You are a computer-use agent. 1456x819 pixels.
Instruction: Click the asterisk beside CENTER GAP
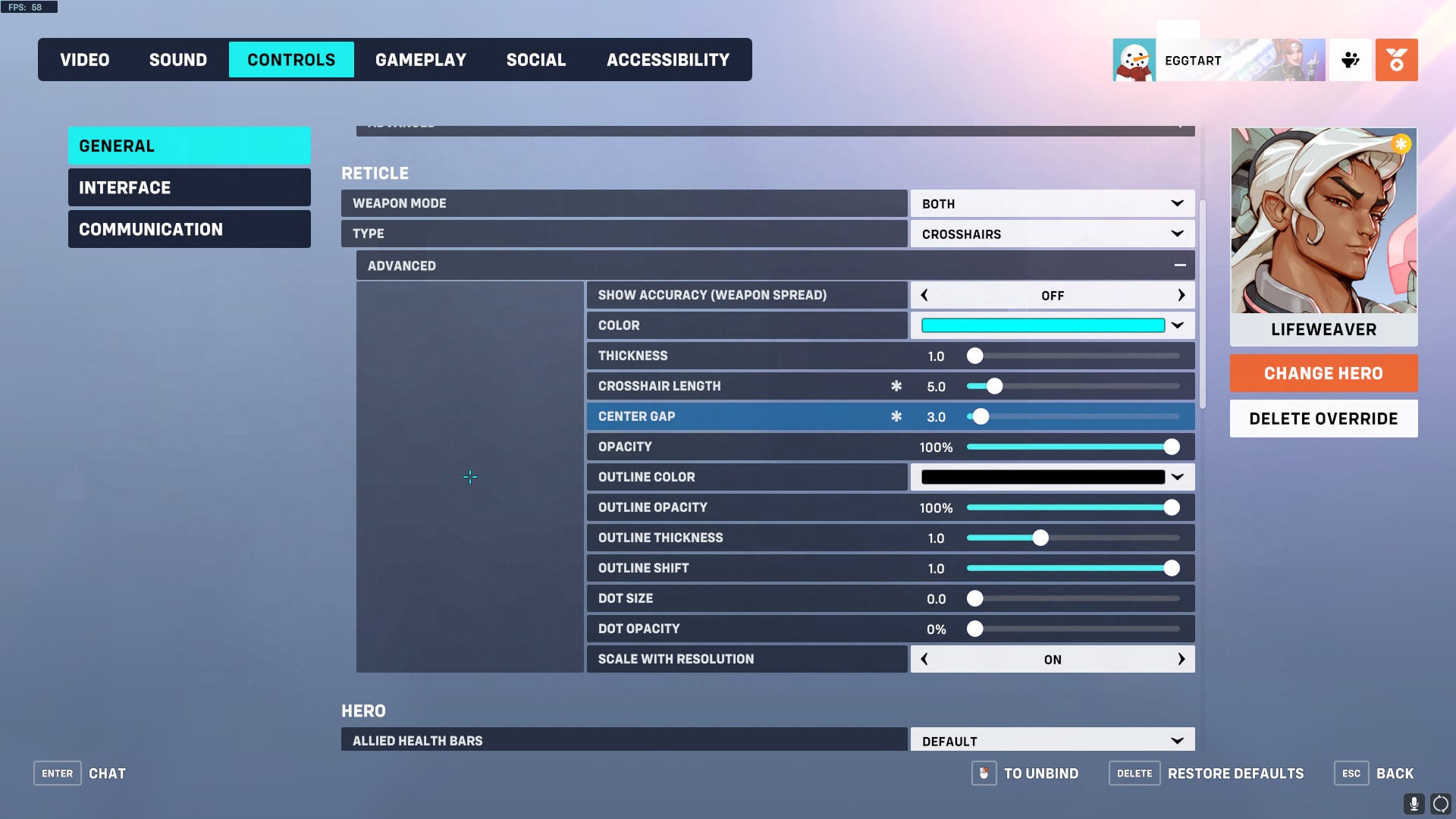point(897,416)
